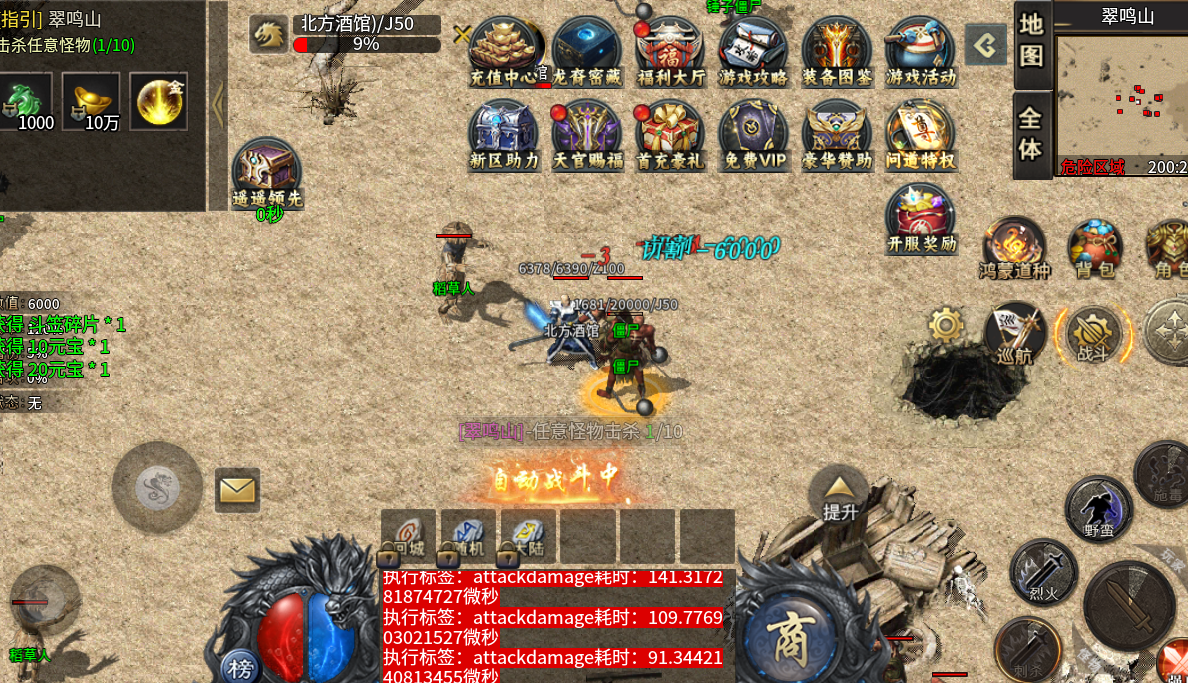The height and width of the screenshot is (683, 1188).
Task: Open the 福利大厅 welfare hall
Action: (x=670, y=49)
